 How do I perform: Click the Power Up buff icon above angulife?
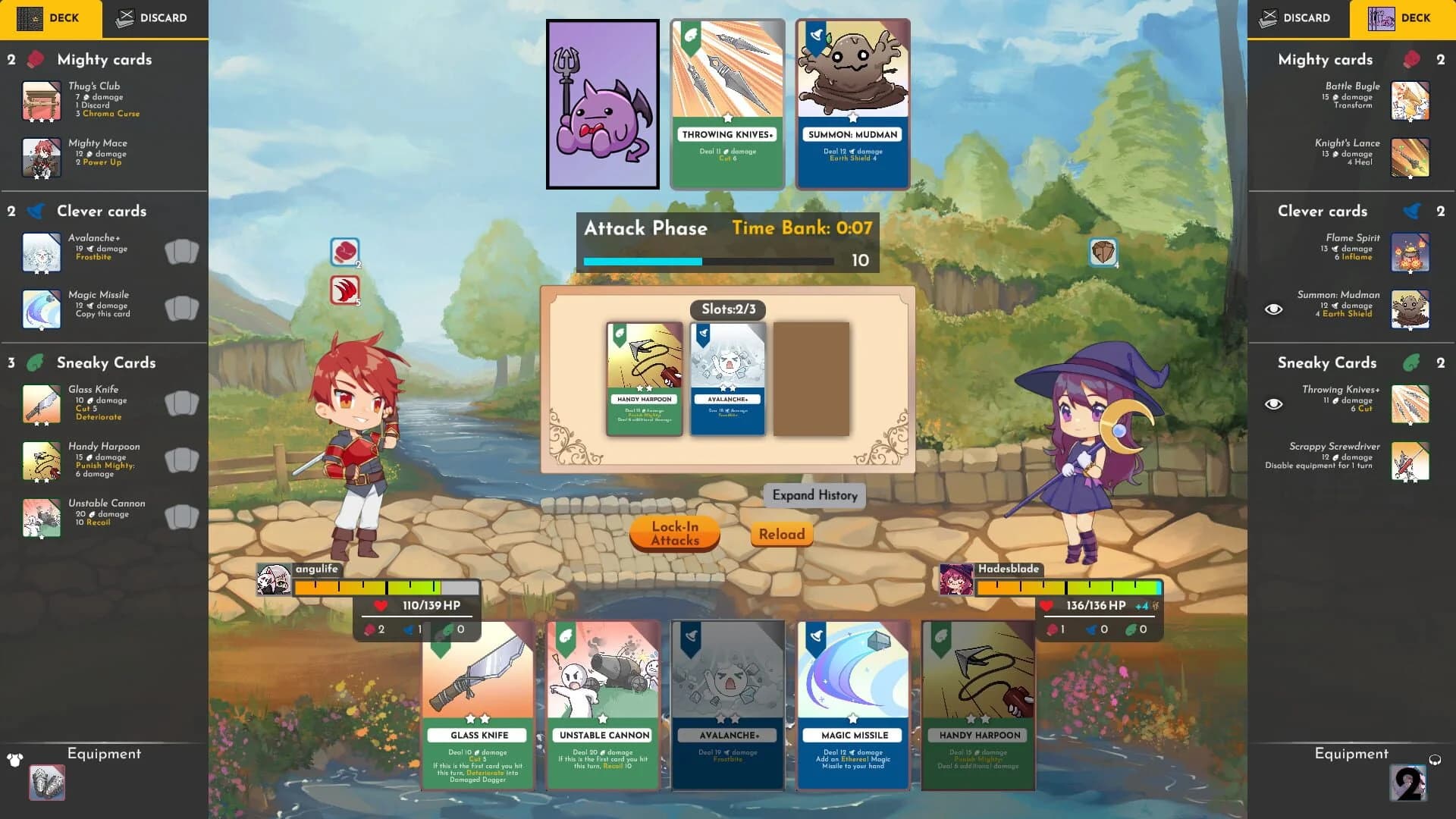[343, 252]
